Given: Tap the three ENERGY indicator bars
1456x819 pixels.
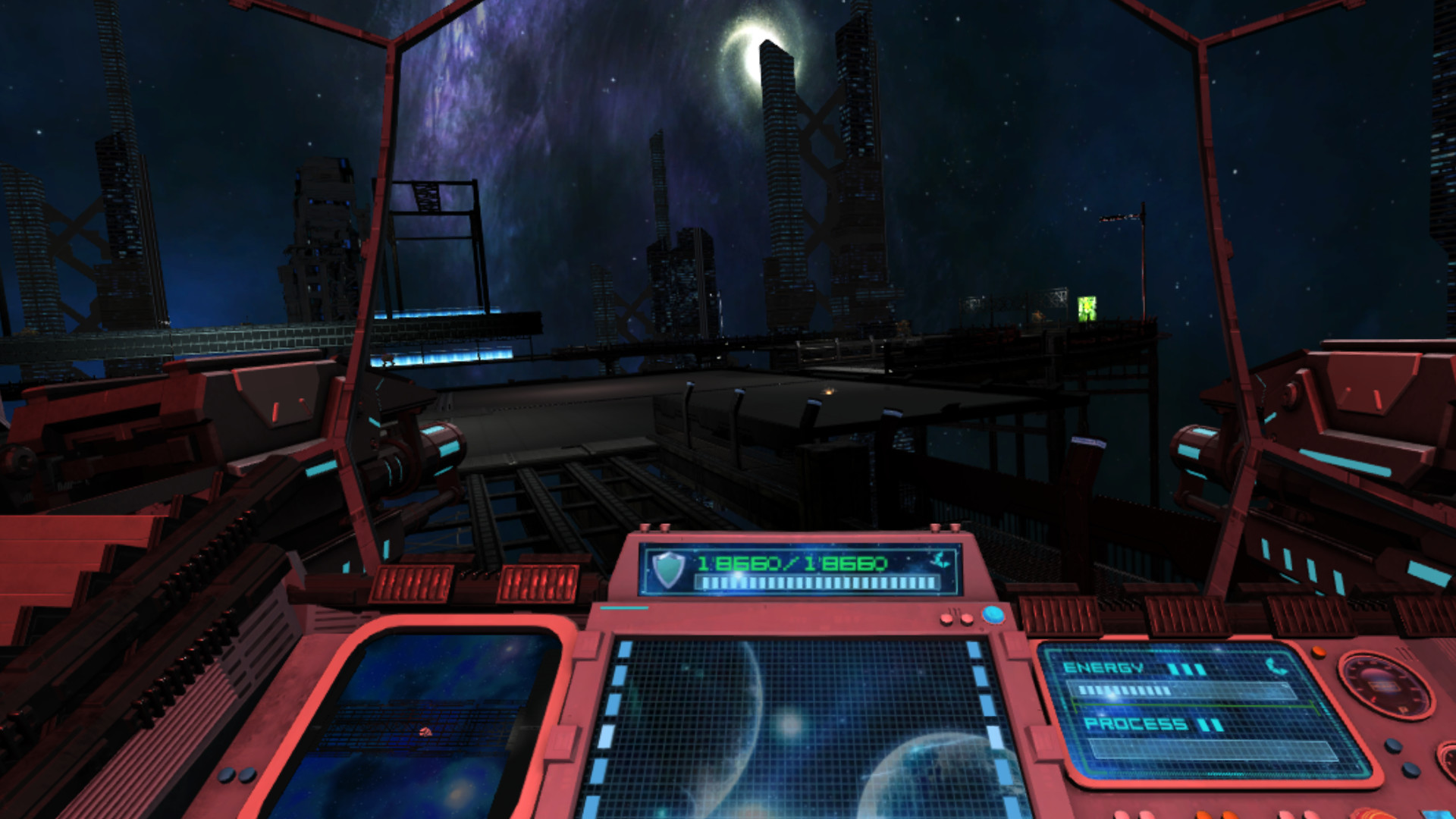Looking at the screenshot, I should coord(1185,670).
